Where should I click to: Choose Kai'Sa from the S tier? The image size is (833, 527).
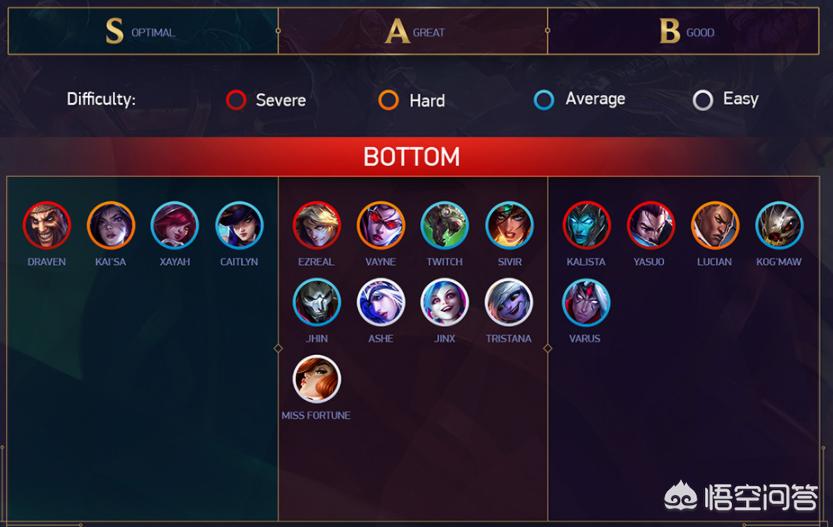click(111, 226)
